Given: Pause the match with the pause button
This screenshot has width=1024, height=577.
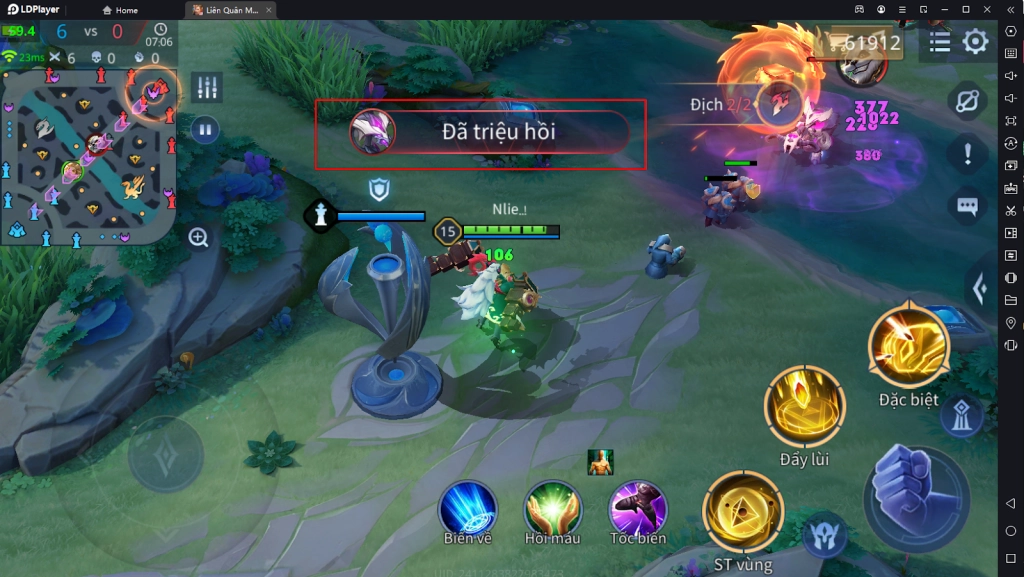Looking at the screenshot, I should 205,129.
